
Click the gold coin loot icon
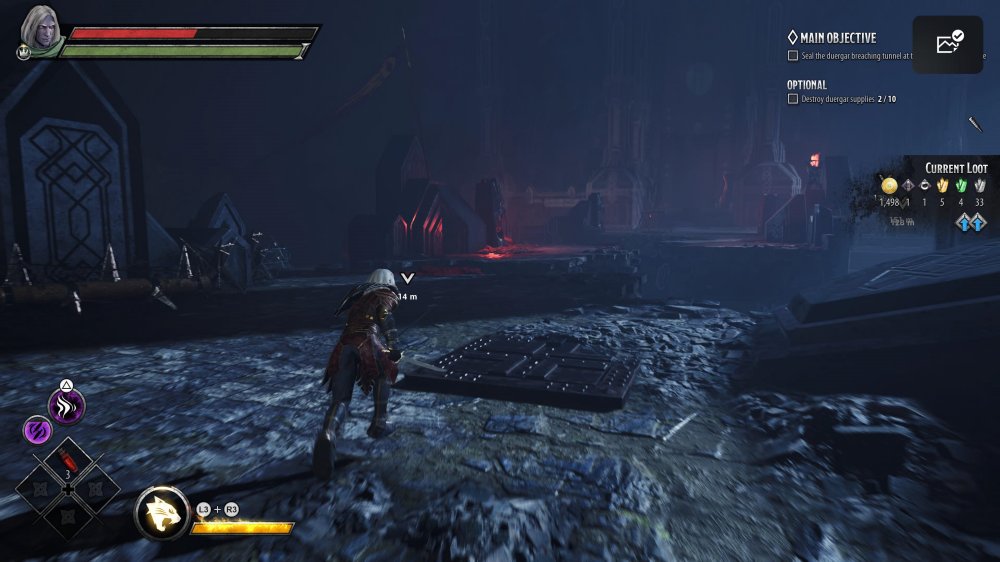(x=889, y=185)
